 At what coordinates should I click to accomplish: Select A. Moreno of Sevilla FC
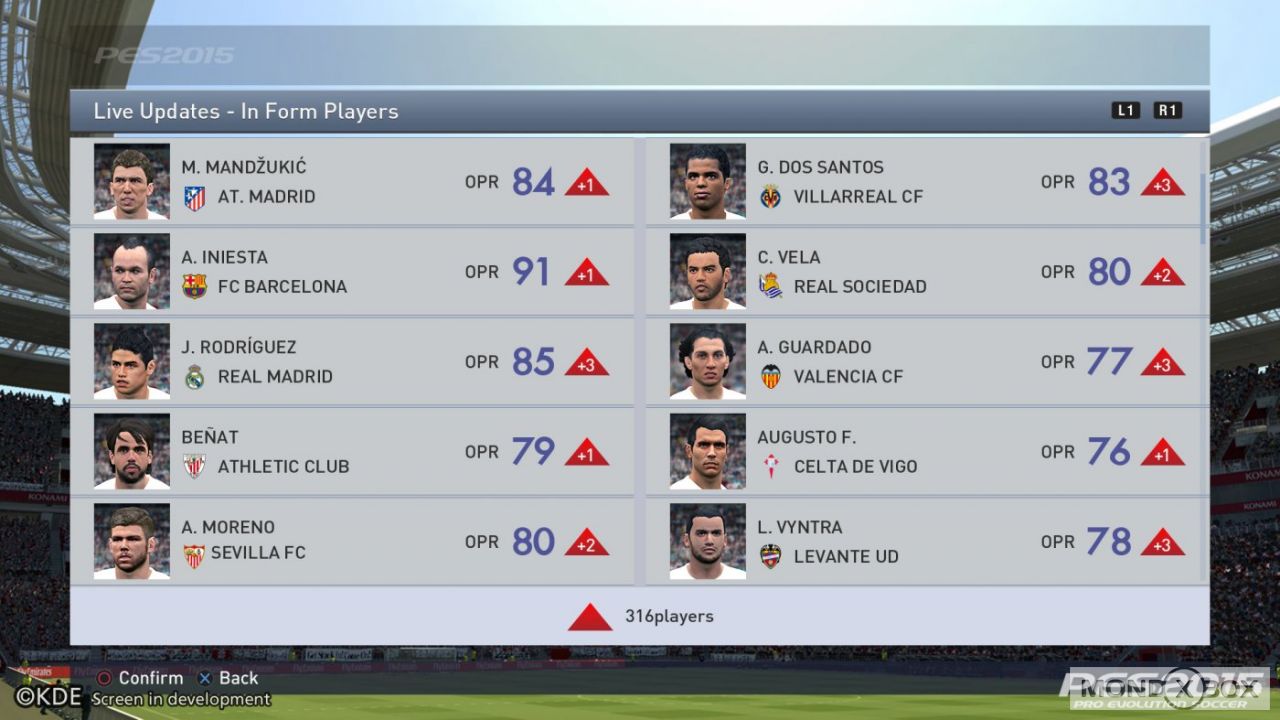352,541
